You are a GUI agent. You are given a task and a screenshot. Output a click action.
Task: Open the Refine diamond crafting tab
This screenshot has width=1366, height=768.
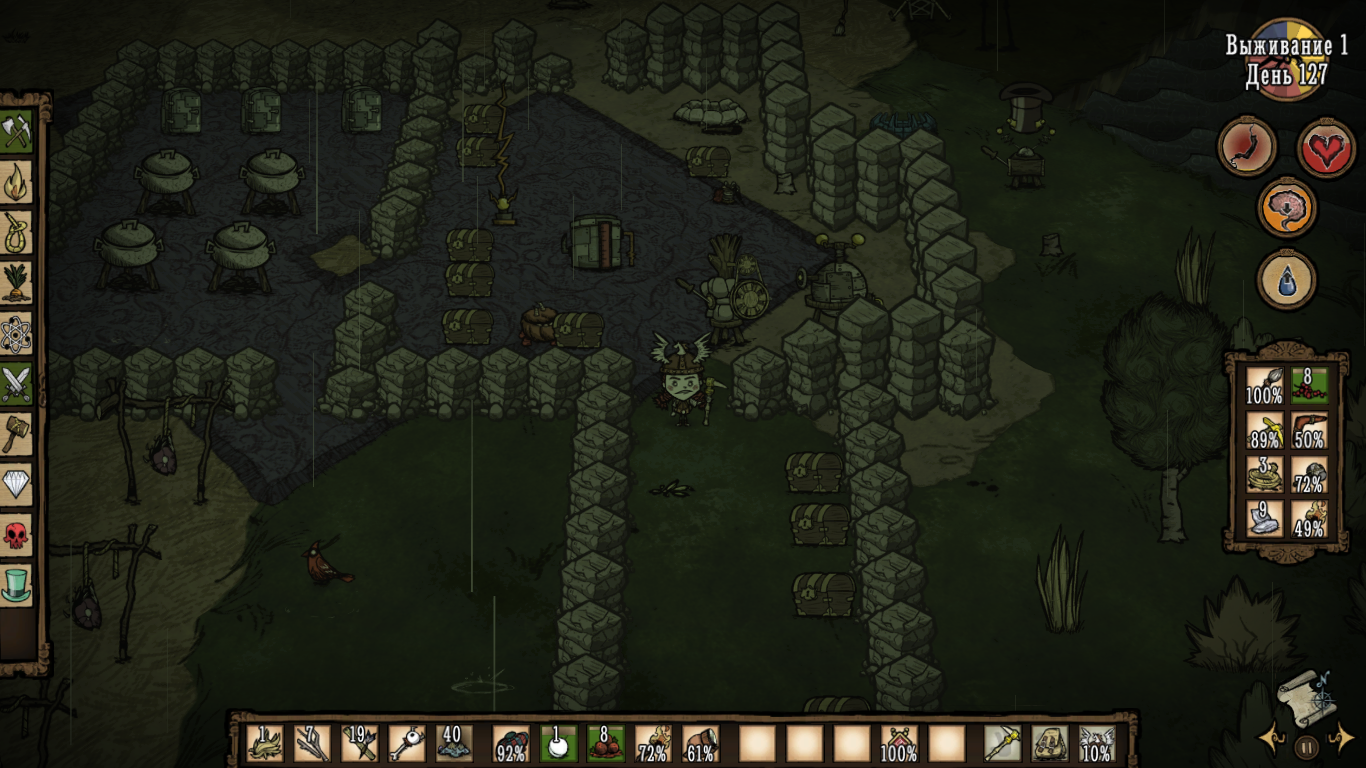(x=17, y=485)
